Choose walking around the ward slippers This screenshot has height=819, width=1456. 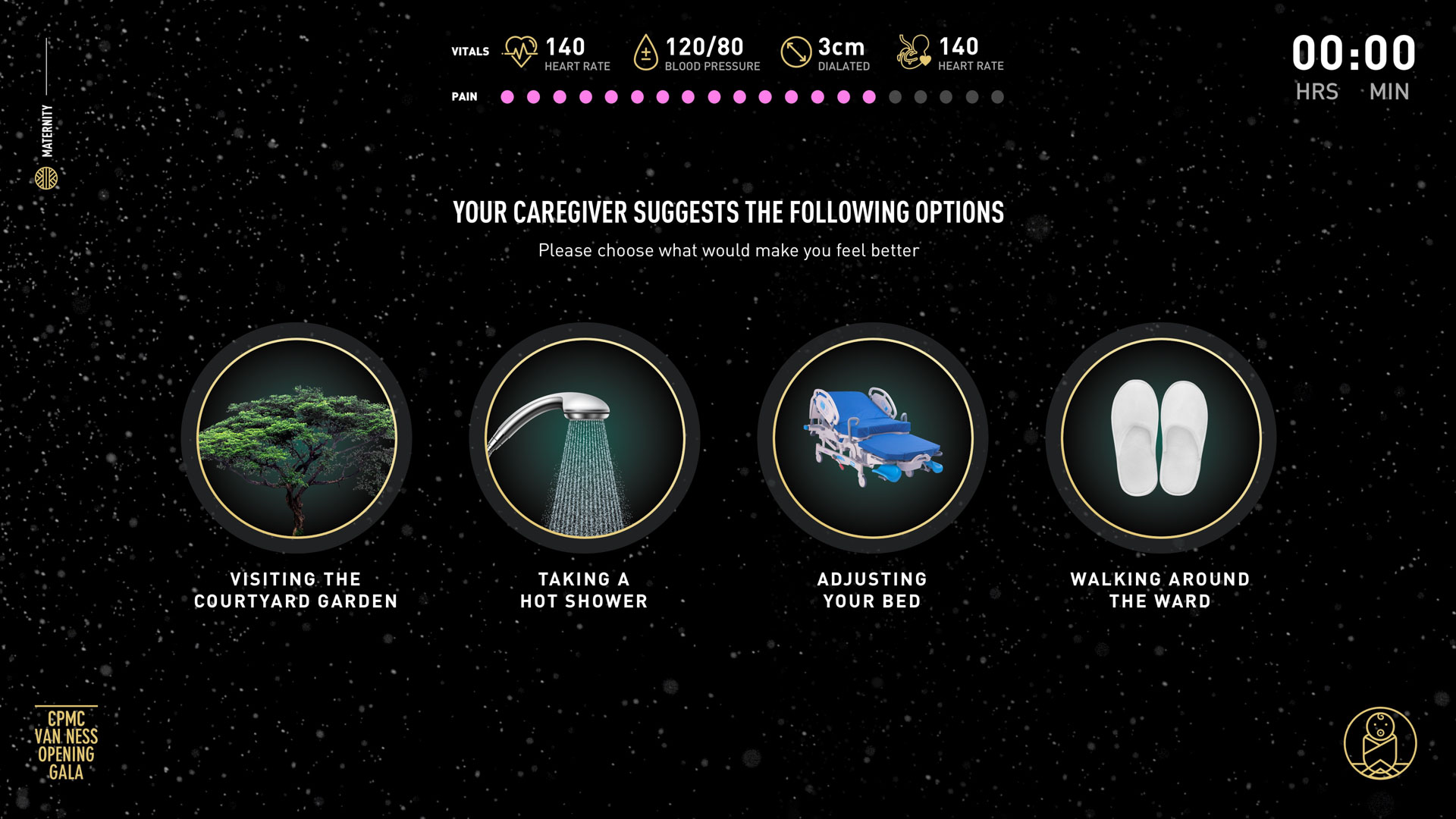tap(1160, 438)
